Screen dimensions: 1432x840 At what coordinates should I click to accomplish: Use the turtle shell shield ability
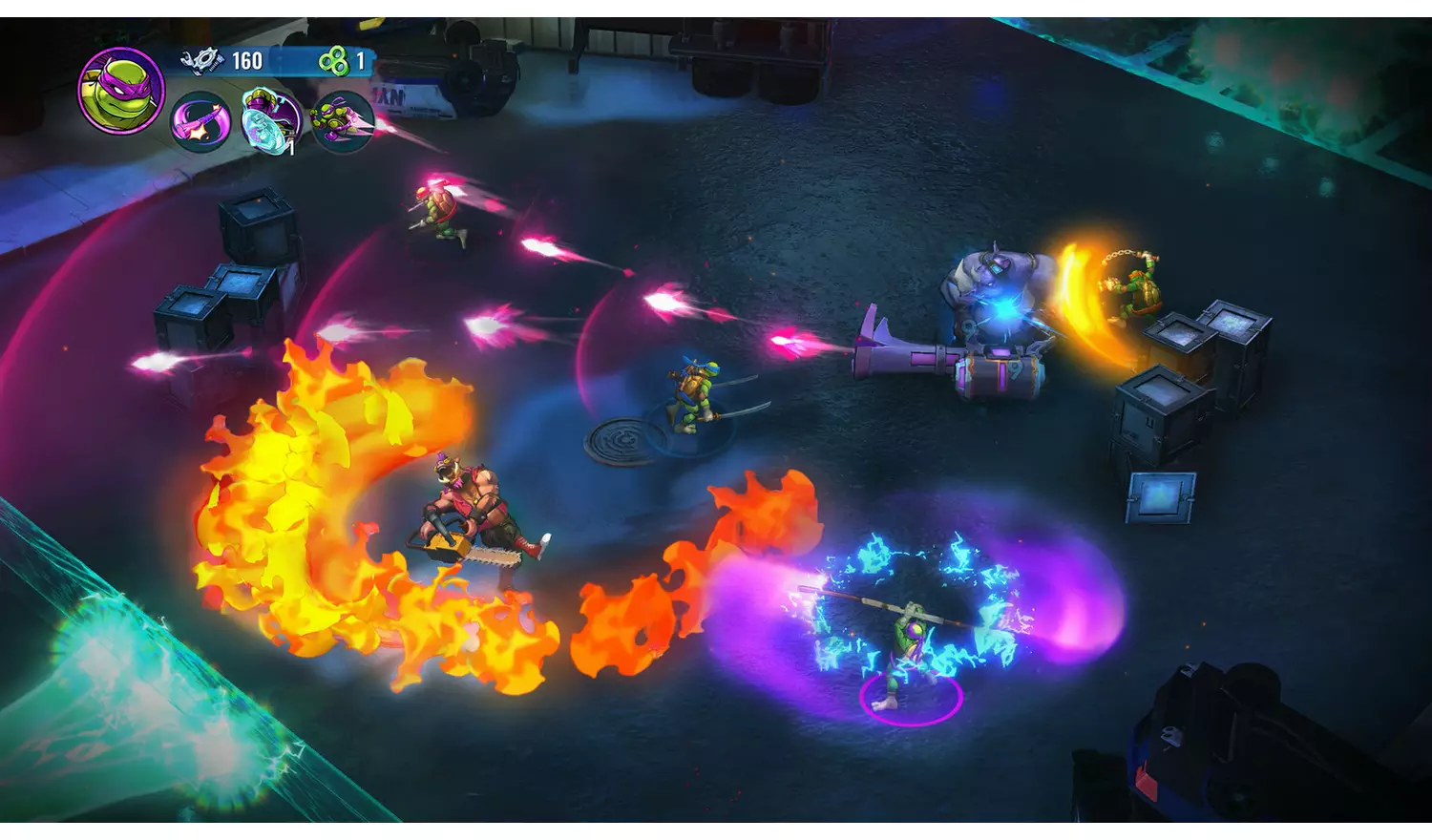271,120
